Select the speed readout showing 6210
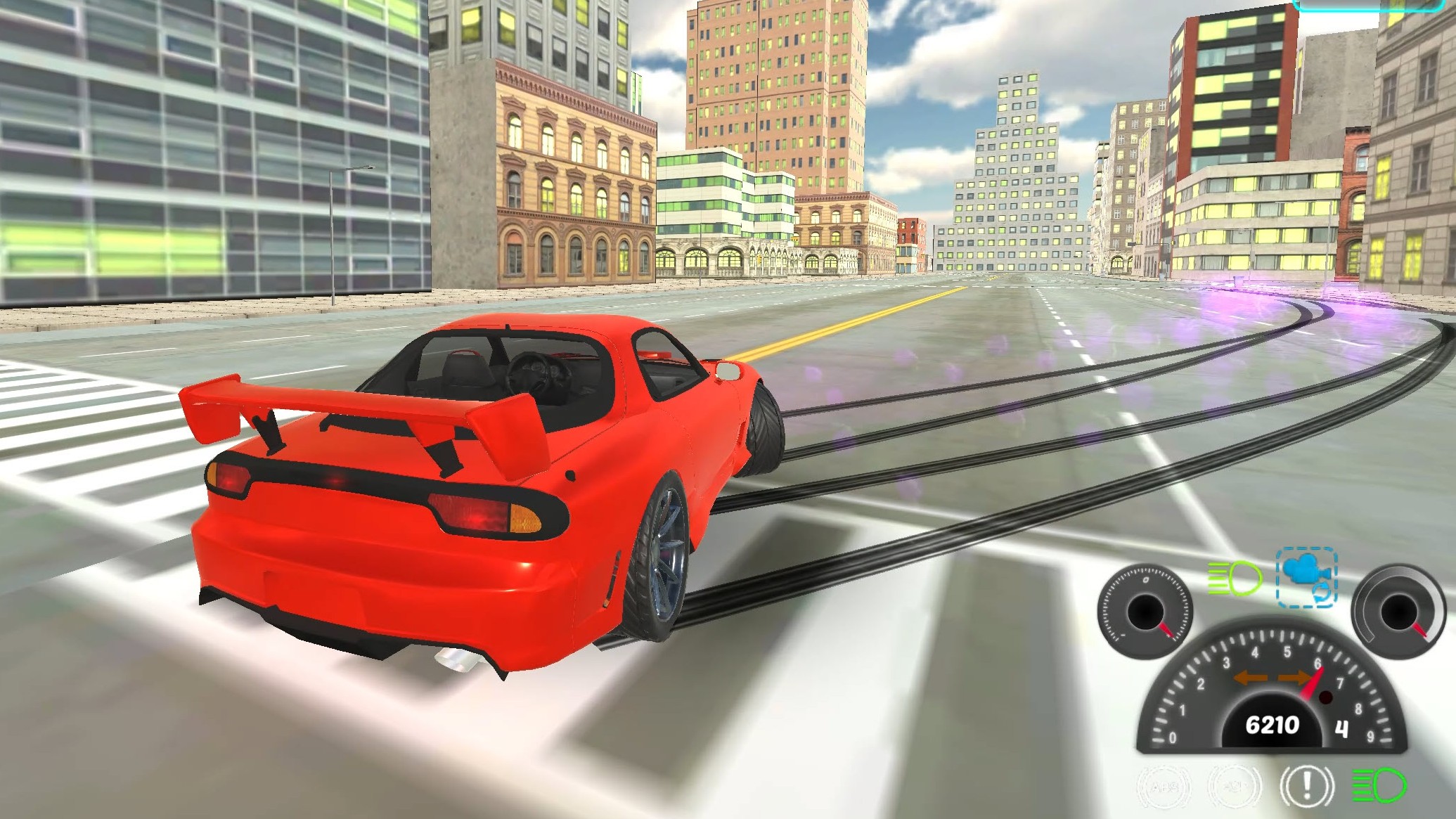The image size is (1456, 819). click(x=1273, y=723)
